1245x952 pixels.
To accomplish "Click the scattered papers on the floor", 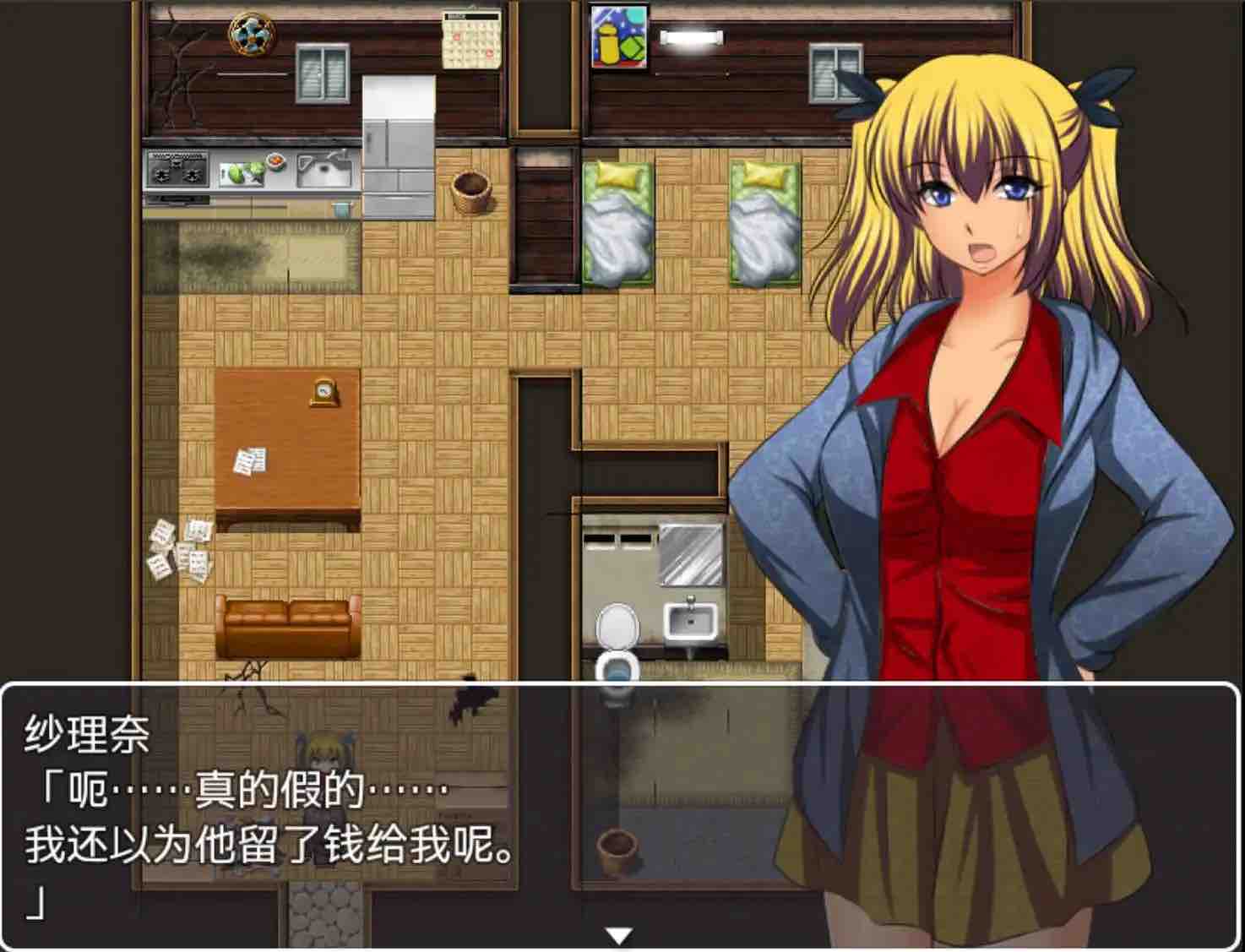I will 180,549.
